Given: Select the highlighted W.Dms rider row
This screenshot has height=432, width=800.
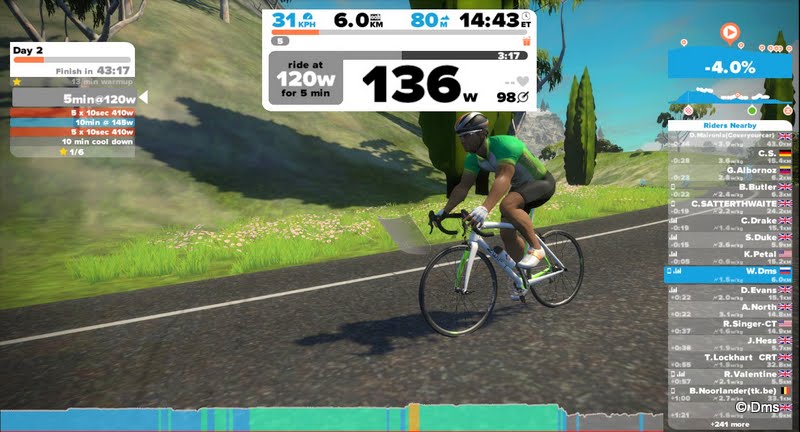Looking at the screenshot, I should pos(728,272).
